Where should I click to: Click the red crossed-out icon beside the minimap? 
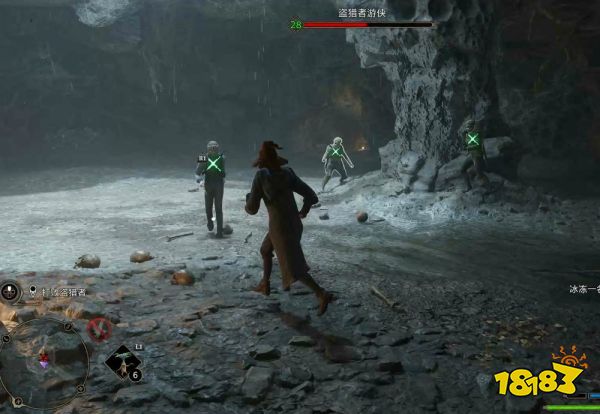click(x=98, y=327)
